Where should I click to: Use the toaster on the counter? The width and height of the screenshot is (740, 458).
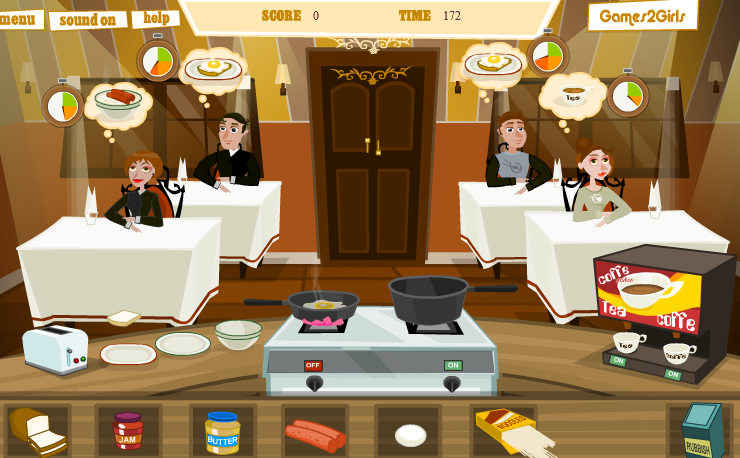tap(56, 348)
